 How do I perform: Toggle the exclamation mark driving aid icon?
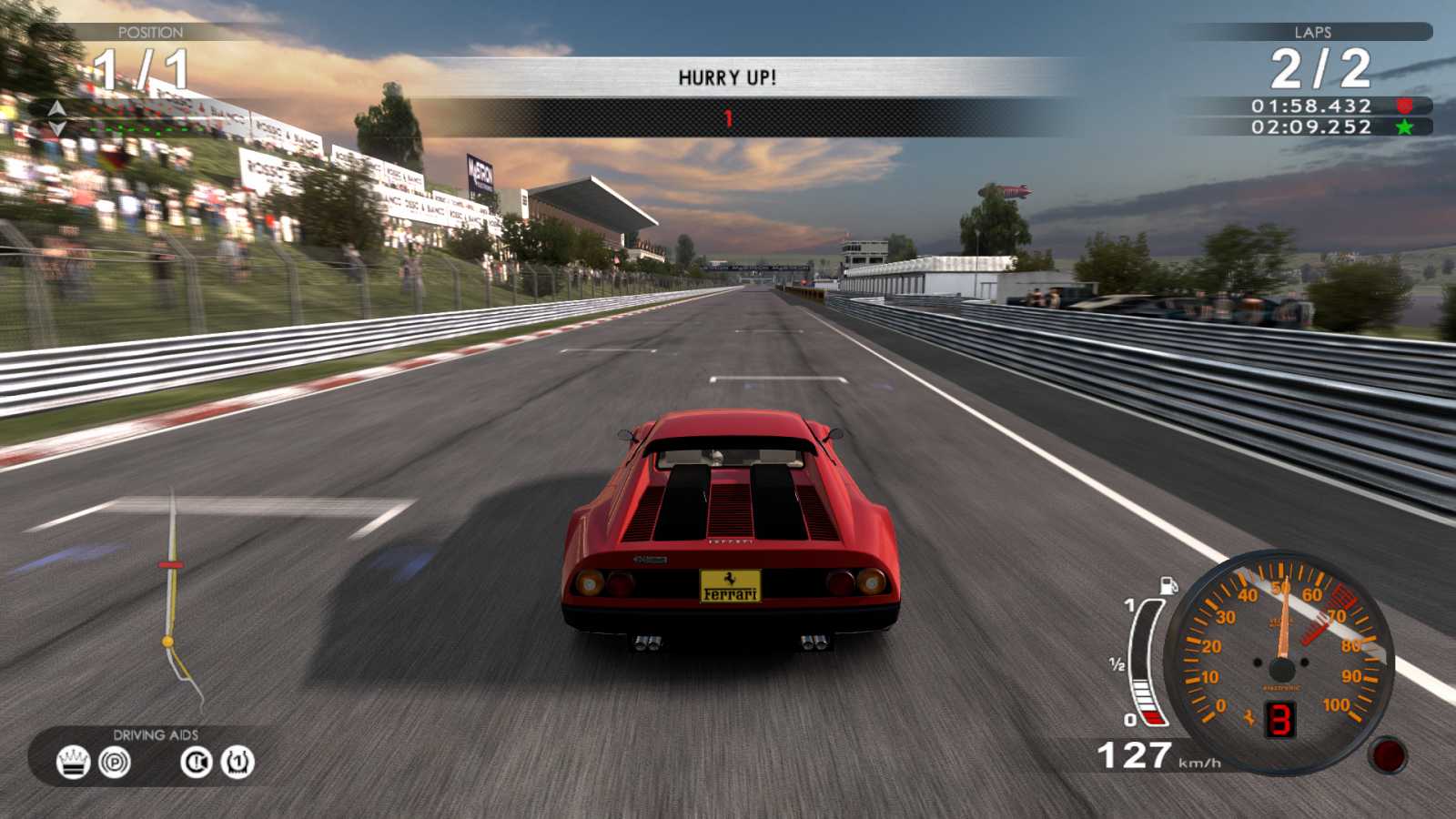pyautogui.click(x=196, y=762)
